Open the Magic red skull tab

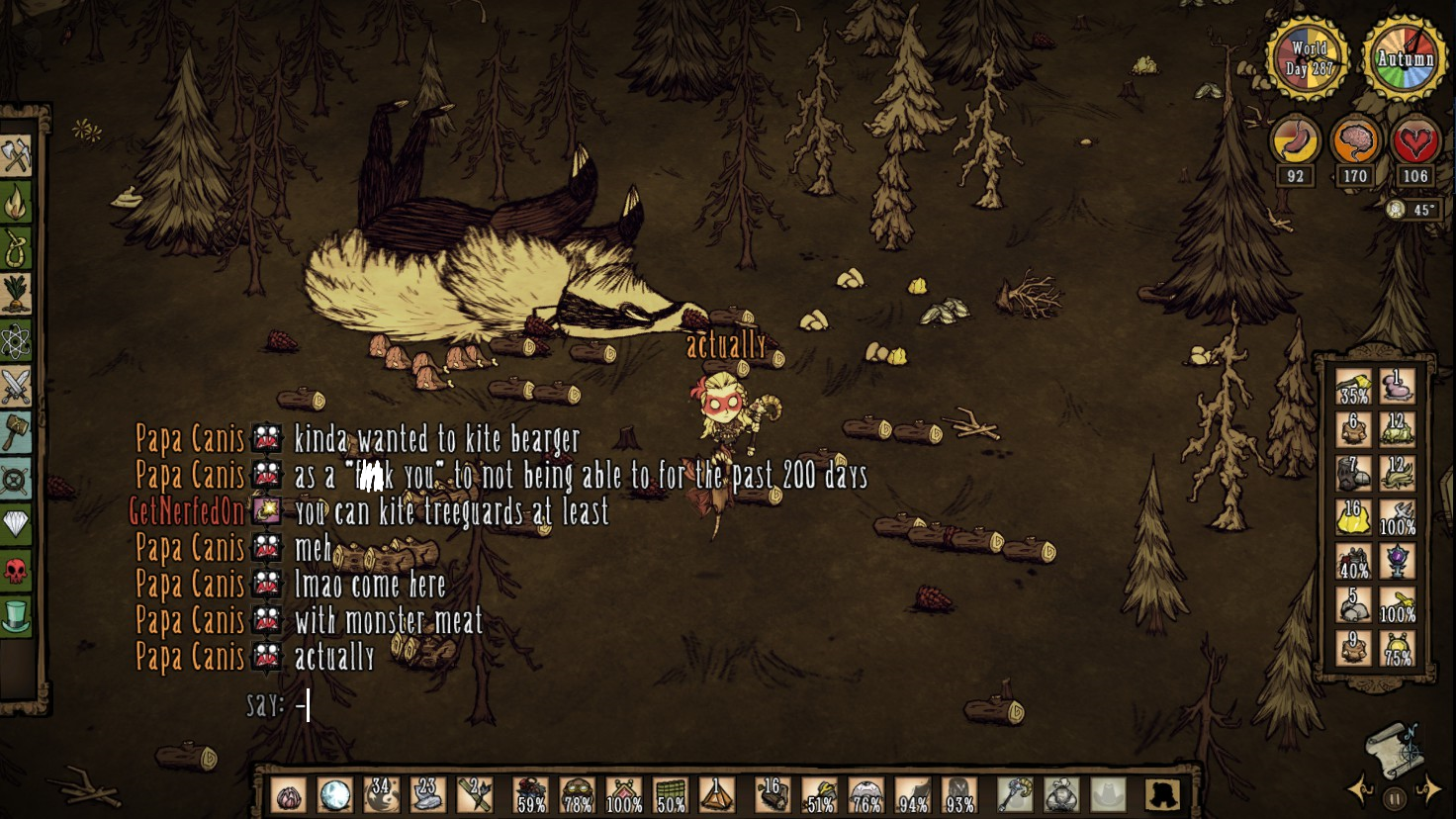(17, 570)
